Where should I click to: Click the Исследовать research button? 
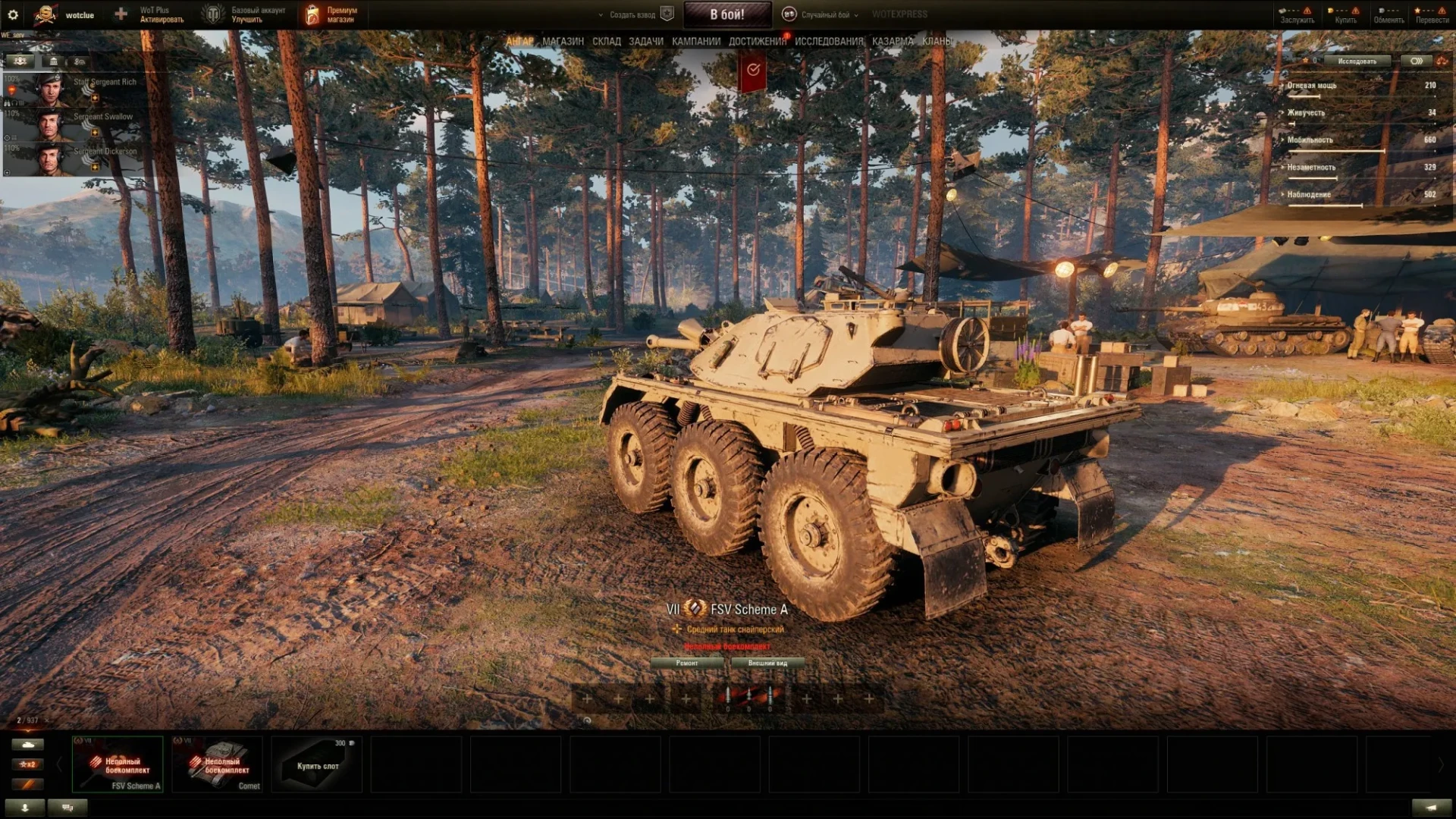[1357, 61]
